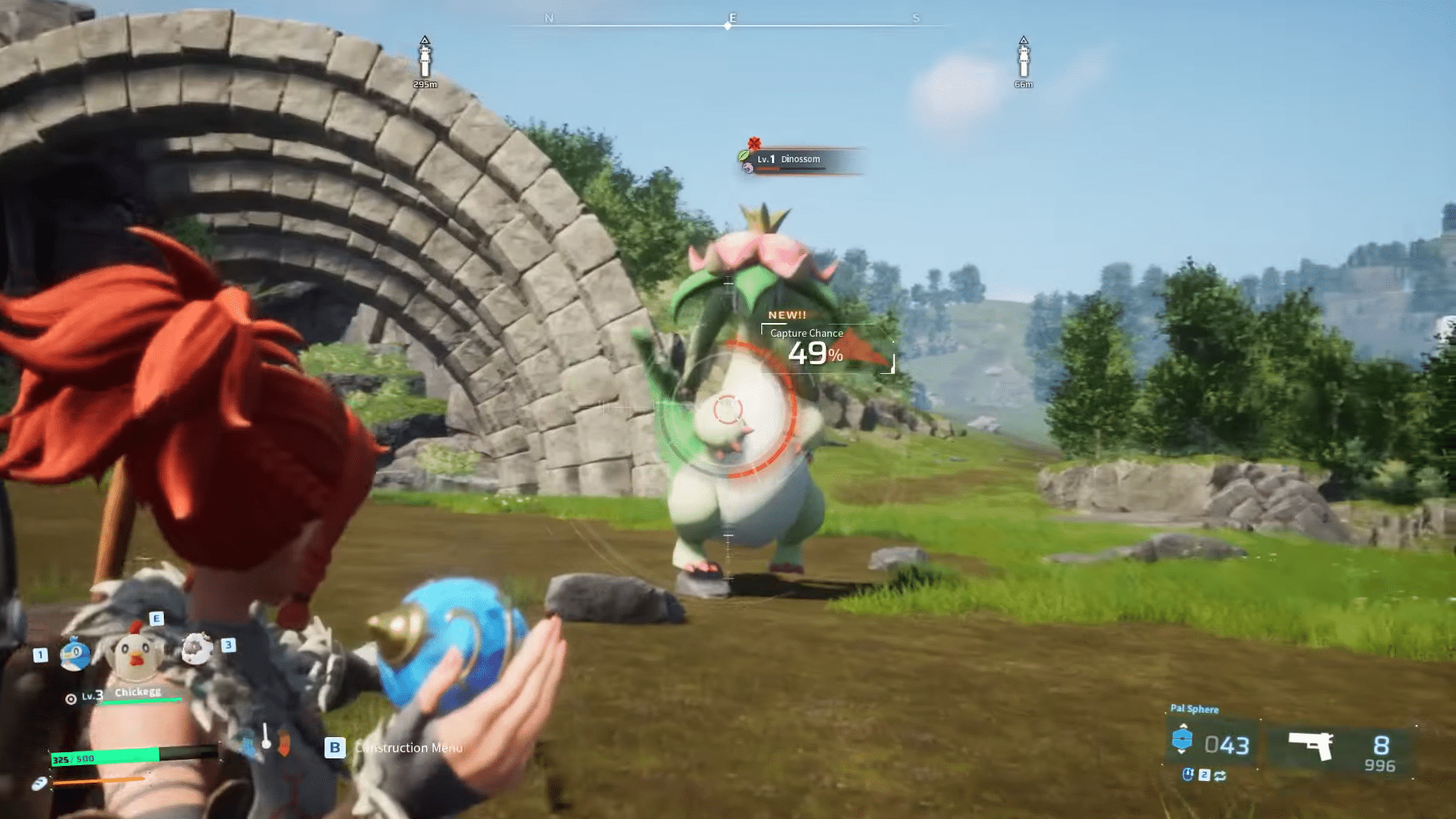The height and width of the screenshot is (819, 1456).
Task: Click the Chickegg party portrait
Action: [x=135, y=653]
